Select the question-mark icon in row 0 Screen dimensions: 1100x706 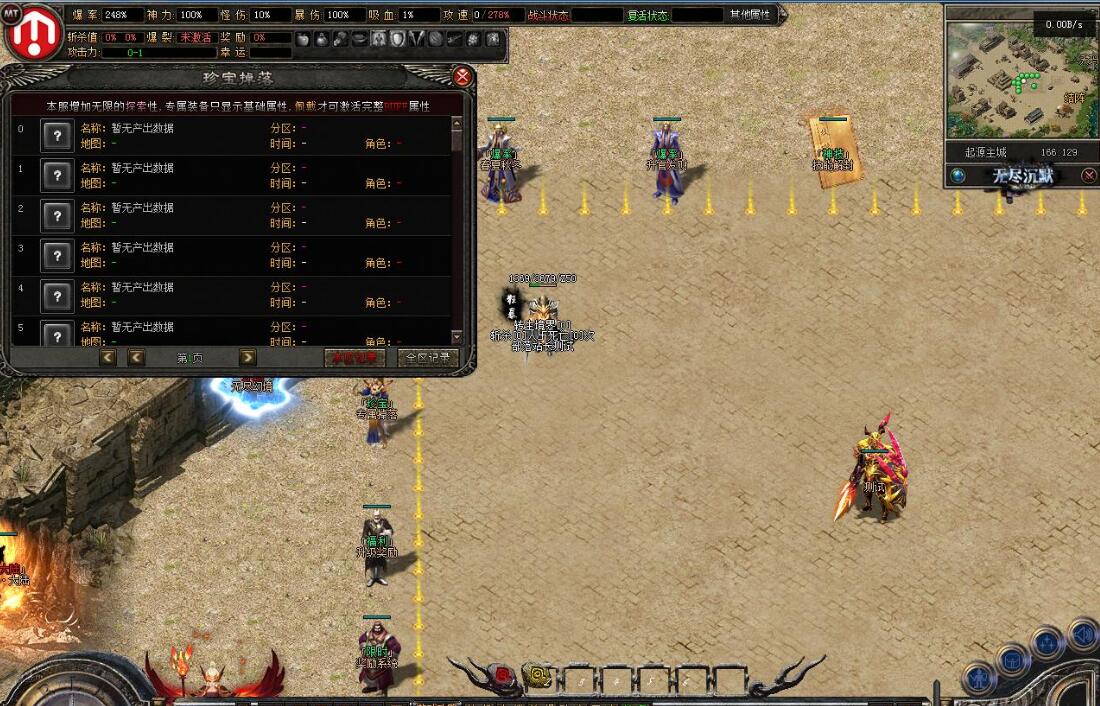pos(57,136)
